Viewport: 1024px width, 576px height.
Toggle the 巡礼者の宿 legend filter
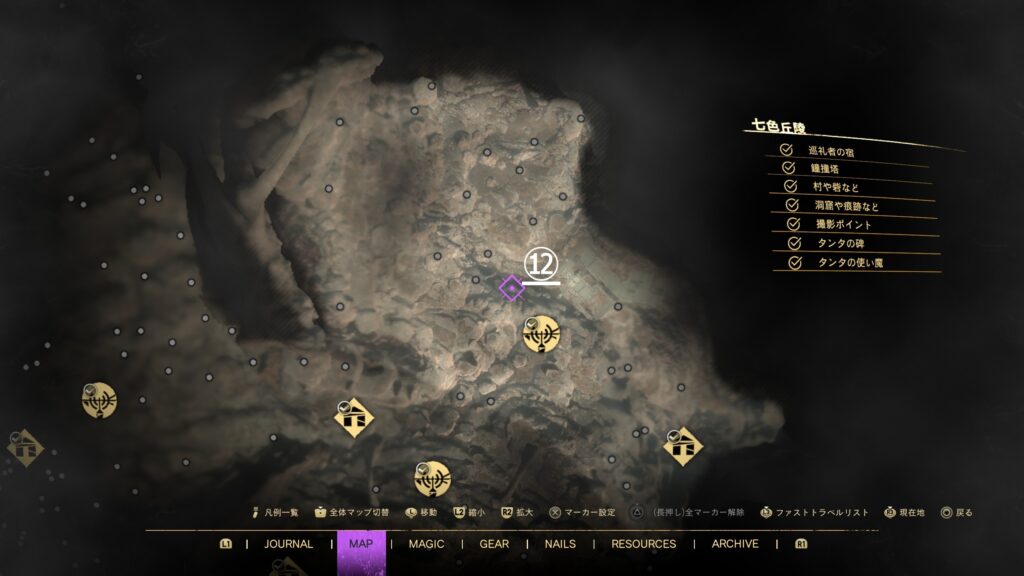click(x=786, y=151)
